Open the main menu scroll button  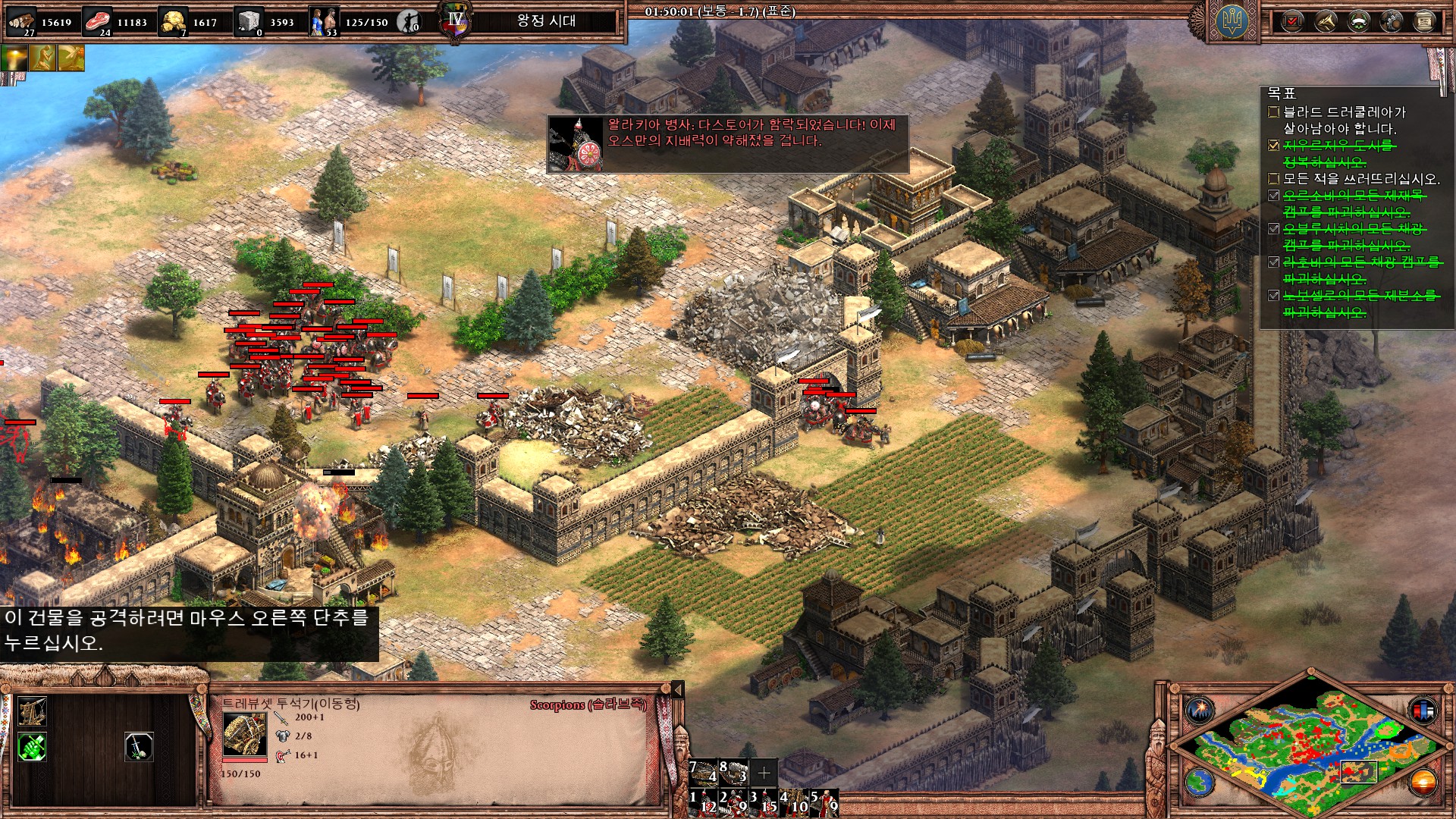pyautogui.click(x=1424, y=22)
